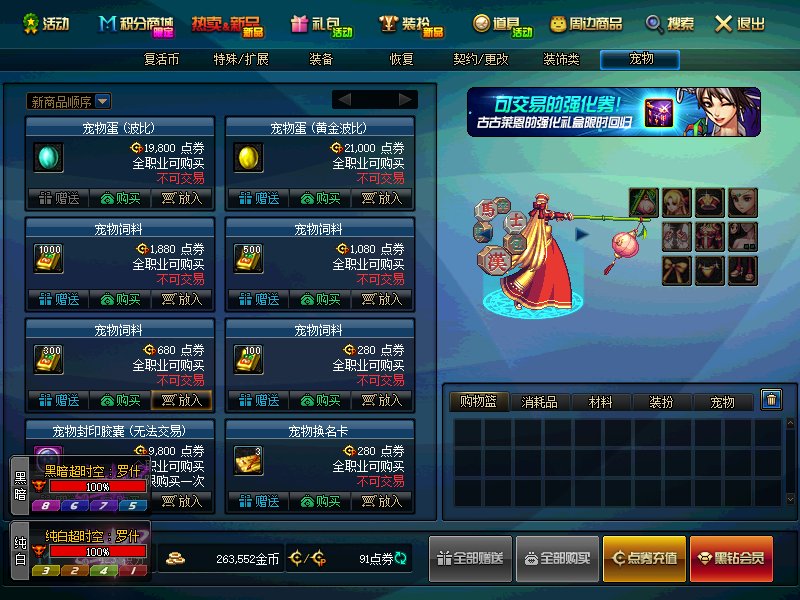Switch the cart to 消耗品 tab
The height and width of the screenshot is (600, 800).
pyautogui.click(x=540, y=402)
